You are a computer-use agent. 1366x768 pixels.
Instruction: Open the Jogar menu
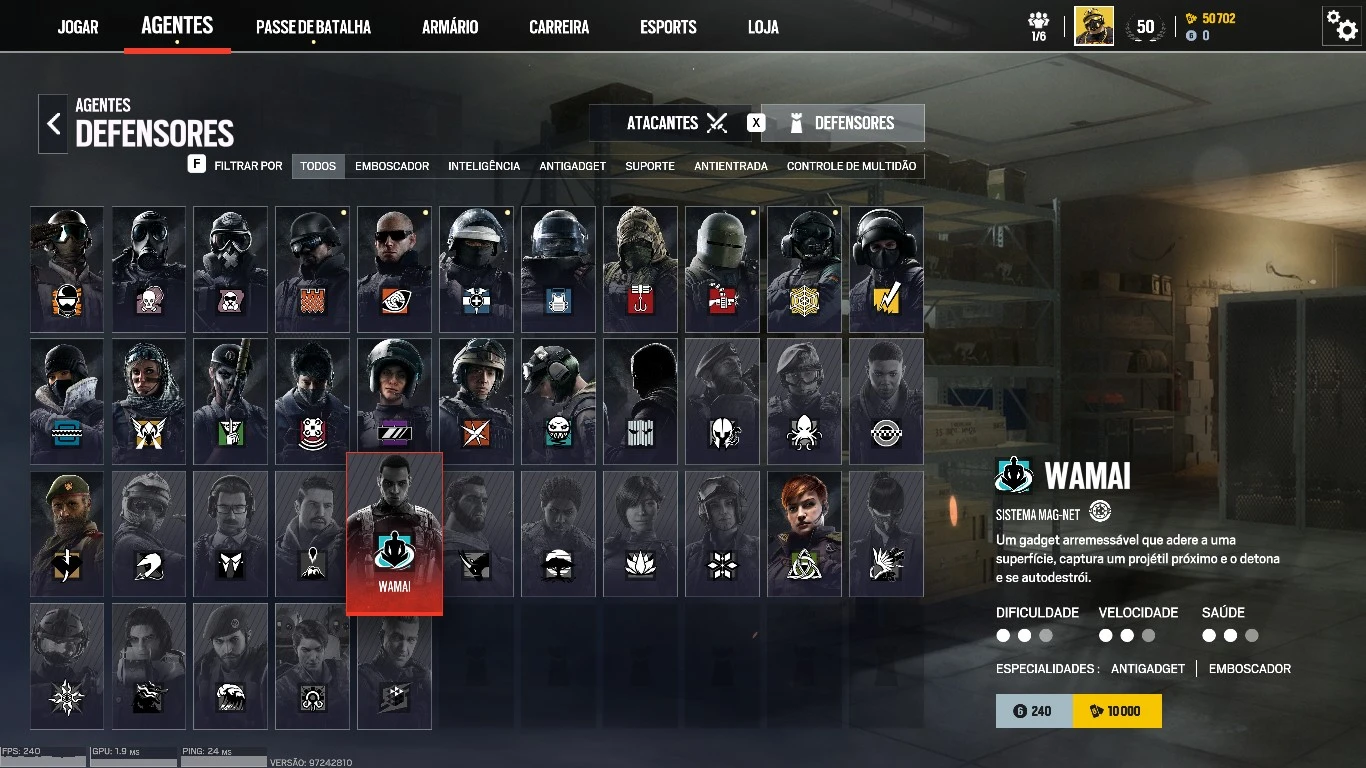point(78,27)
